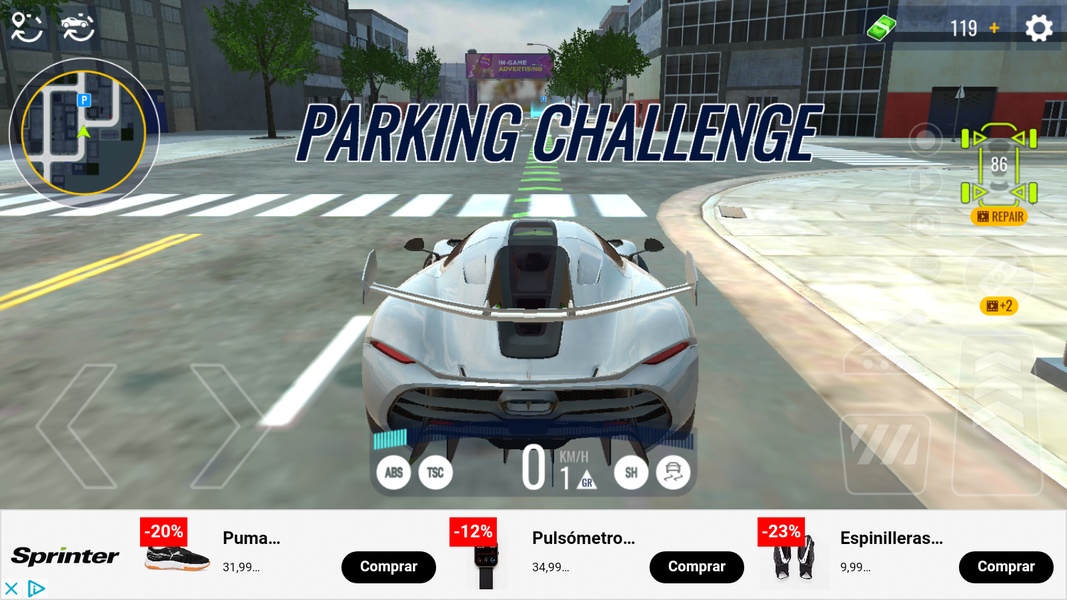Steer left with the left arrow
The height and width of the screenshot is (600, 1067).
78,425
